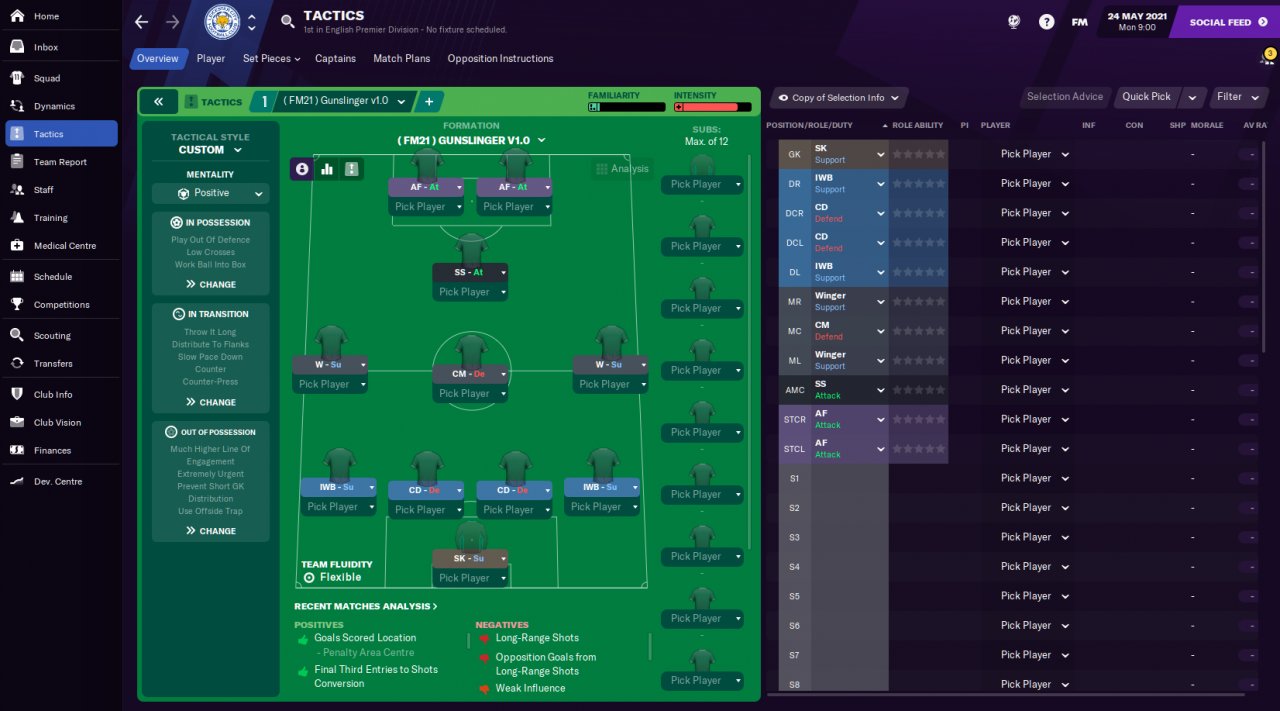Open the Social Feed panel
Viewport: 1280px width, 711px height.
(1226, 22)
